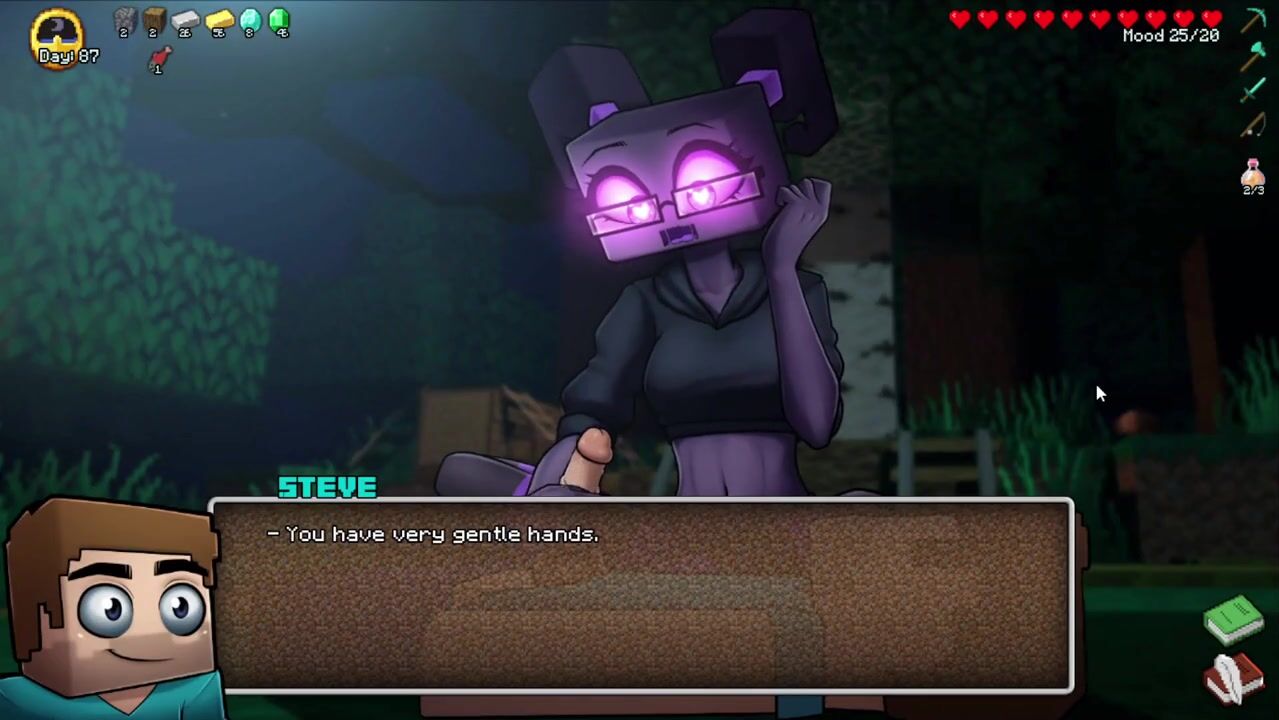This screenshot has height=720, width=1279.
Task: Click the iron ingot resource icon
Action: [x=186, y=20]
